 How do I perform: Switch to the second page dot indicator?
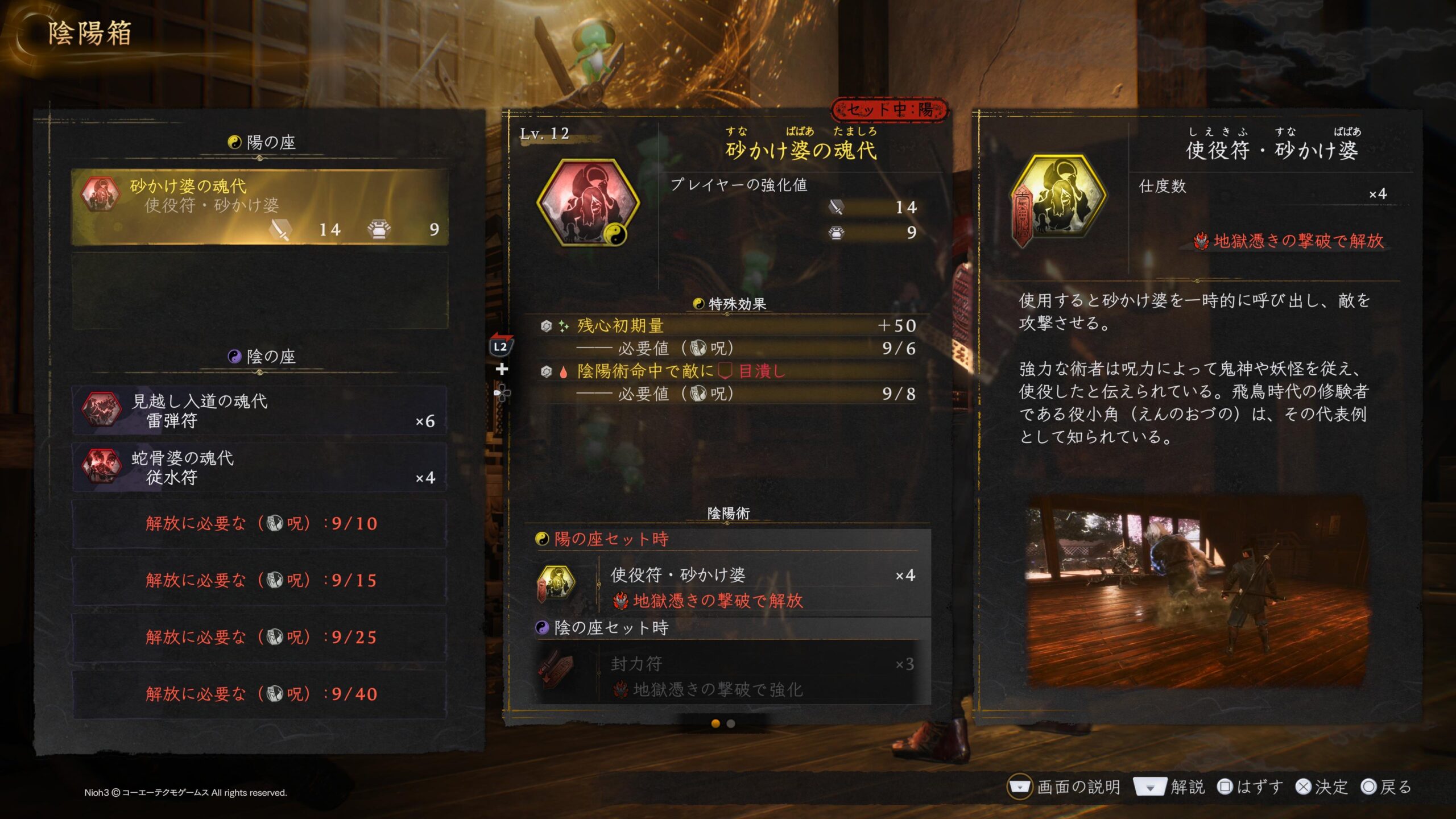coord(731,723)
